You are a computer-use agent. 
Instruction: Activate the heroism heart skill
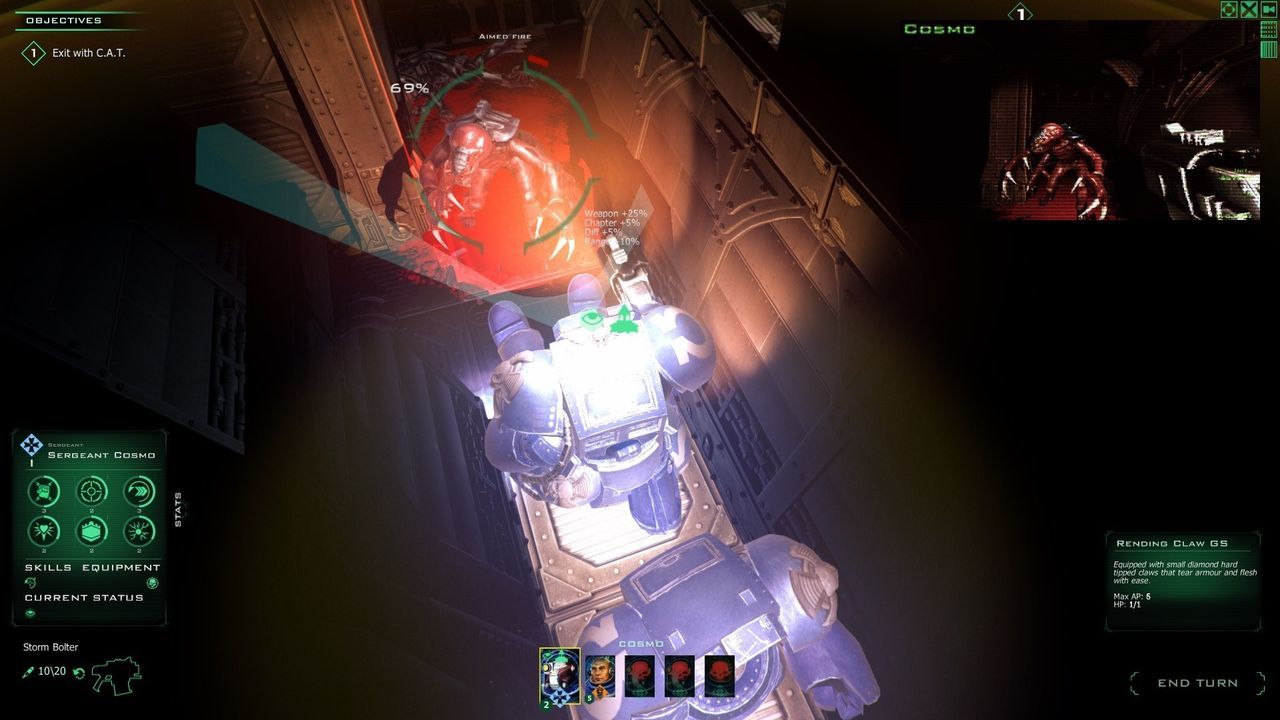tap(43, 532)
